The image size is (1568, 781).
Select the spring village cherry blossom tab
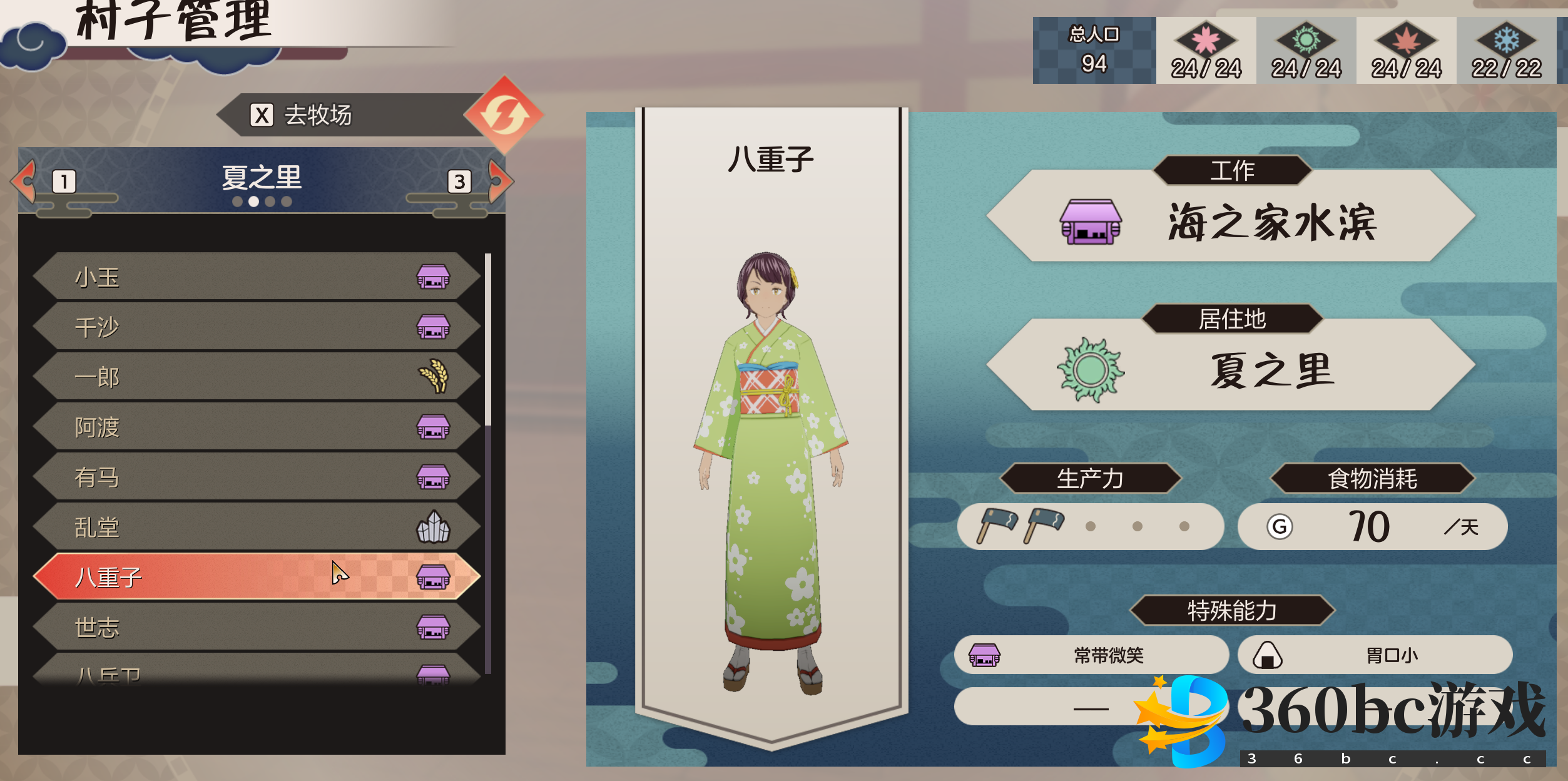click(x=1206, y=51)
